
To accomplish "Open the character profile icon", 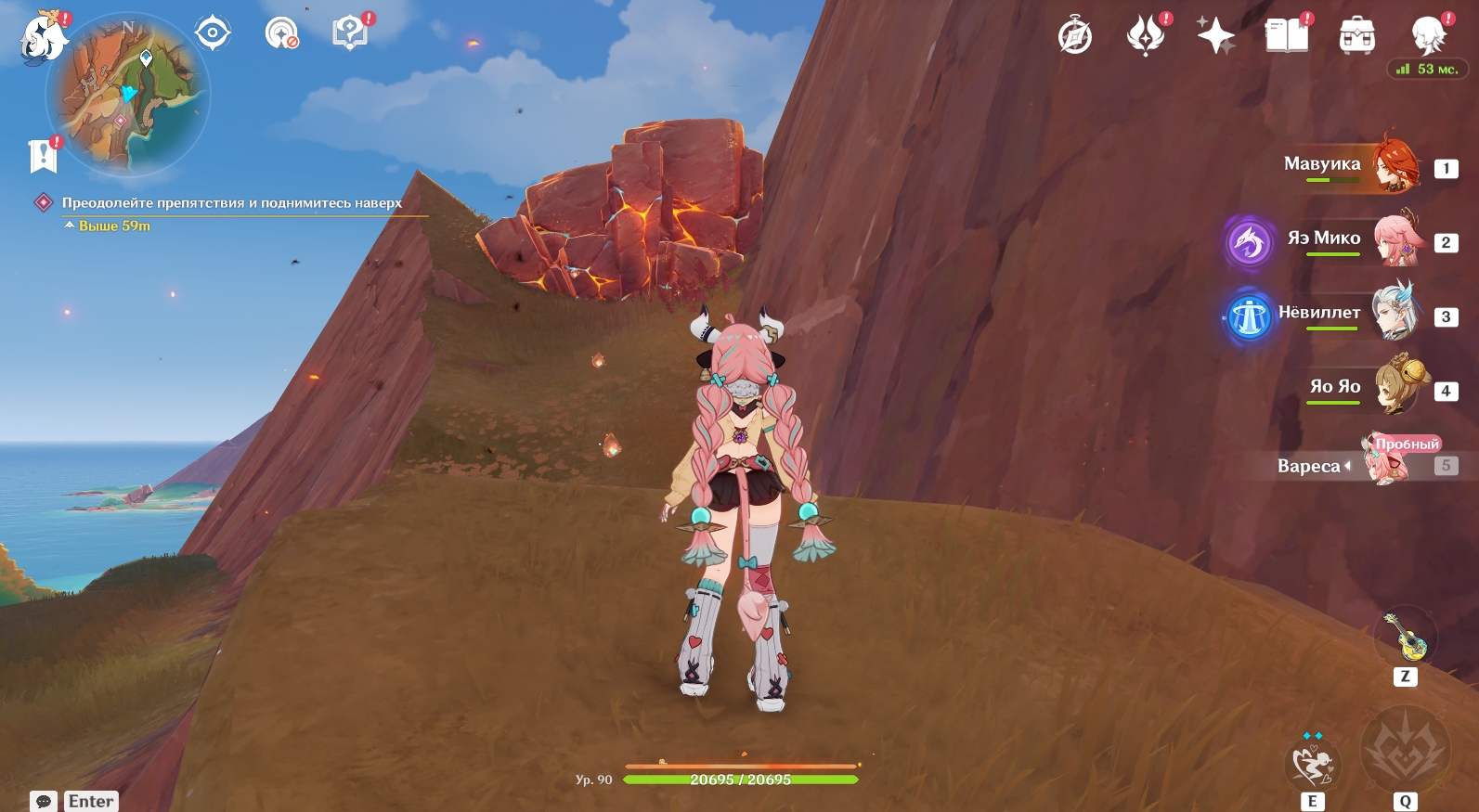I will pos(1428,35).
